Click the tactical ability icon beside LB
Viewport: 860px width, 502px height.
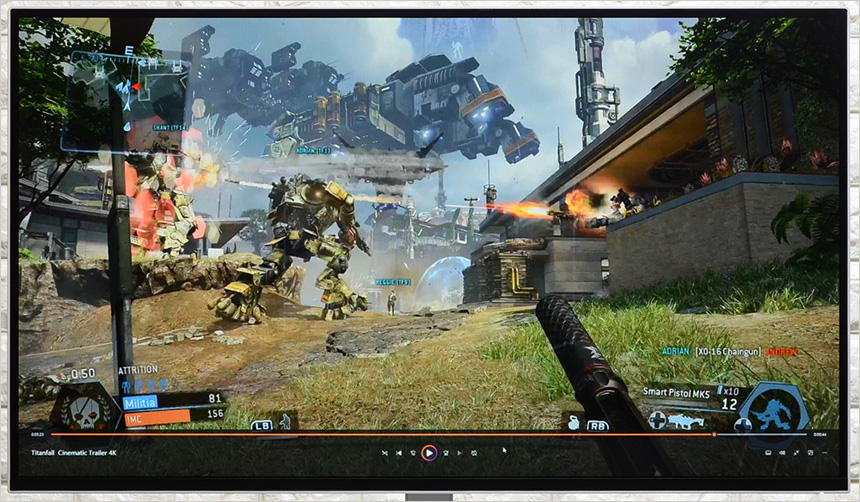(x=284, y=421)
